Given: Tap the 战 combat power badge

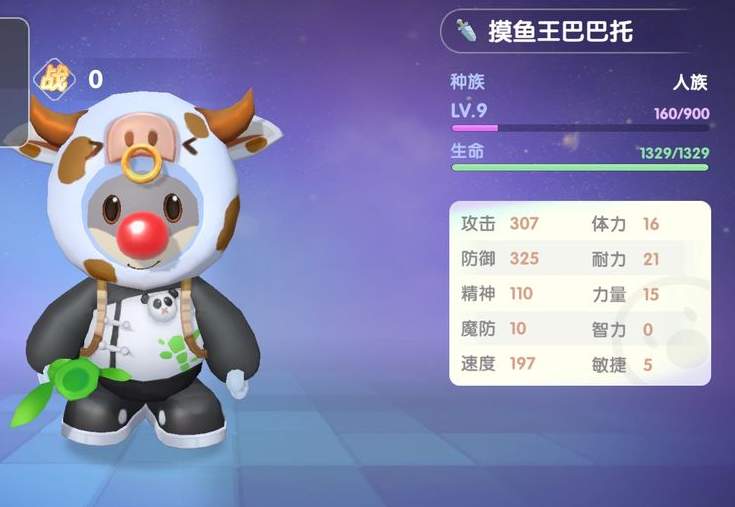Looking at the screenshot, I should pyautogui.click(x=54, y=78).
